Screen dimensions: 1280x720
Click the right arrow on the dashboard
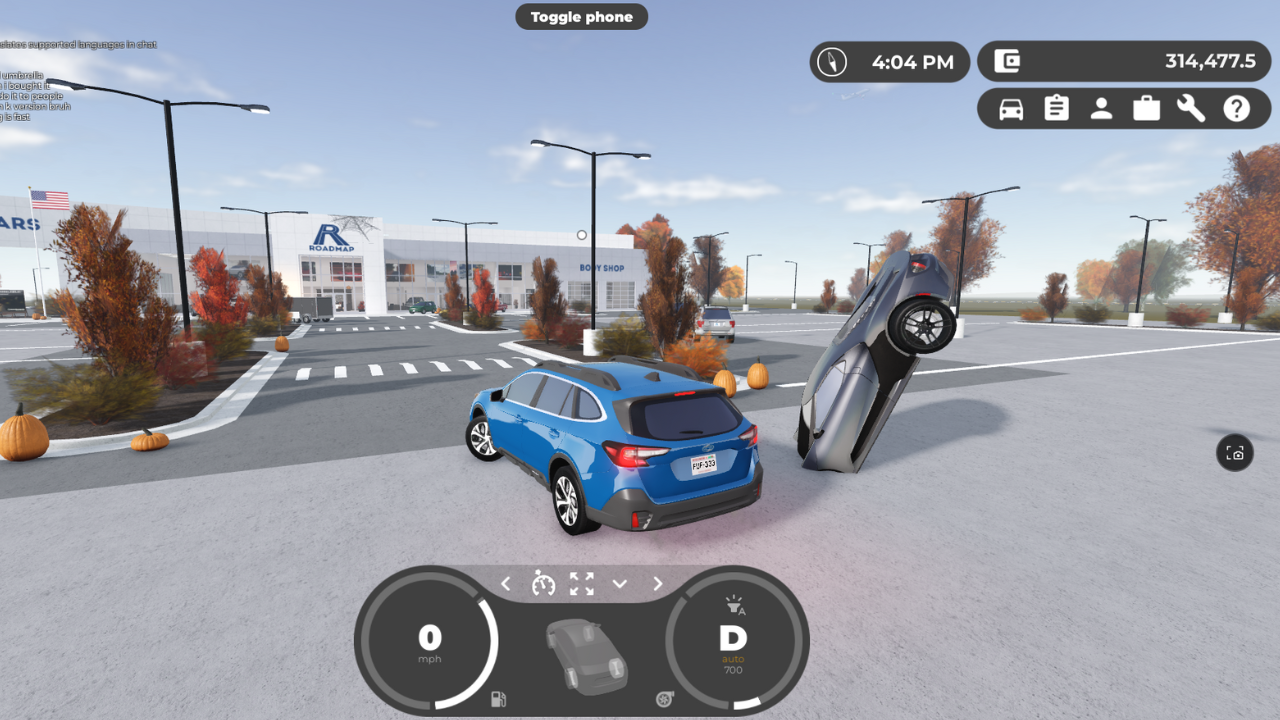pos(658,584)
